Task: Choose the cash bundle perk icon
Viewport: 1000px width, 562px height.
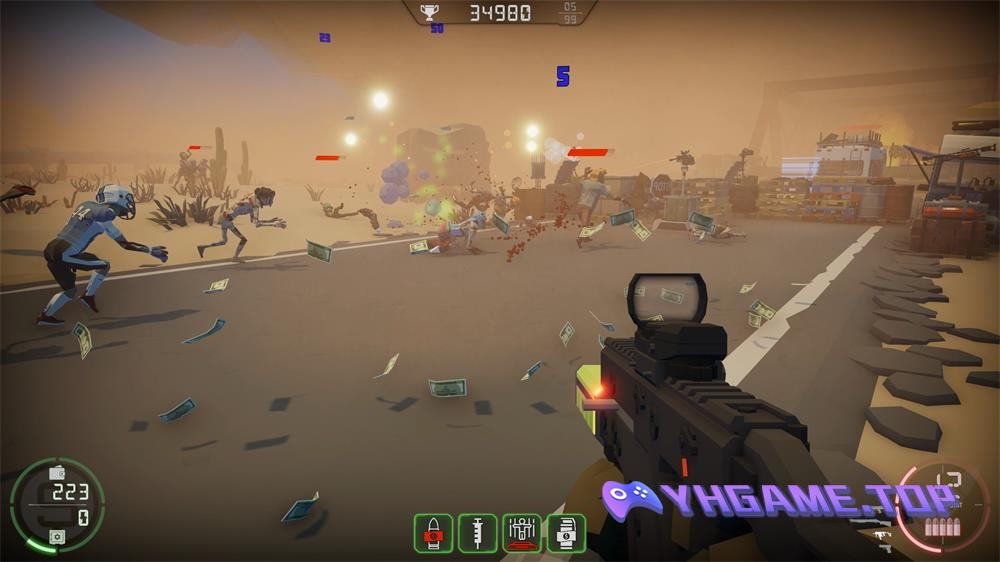Action: [566, 533]
